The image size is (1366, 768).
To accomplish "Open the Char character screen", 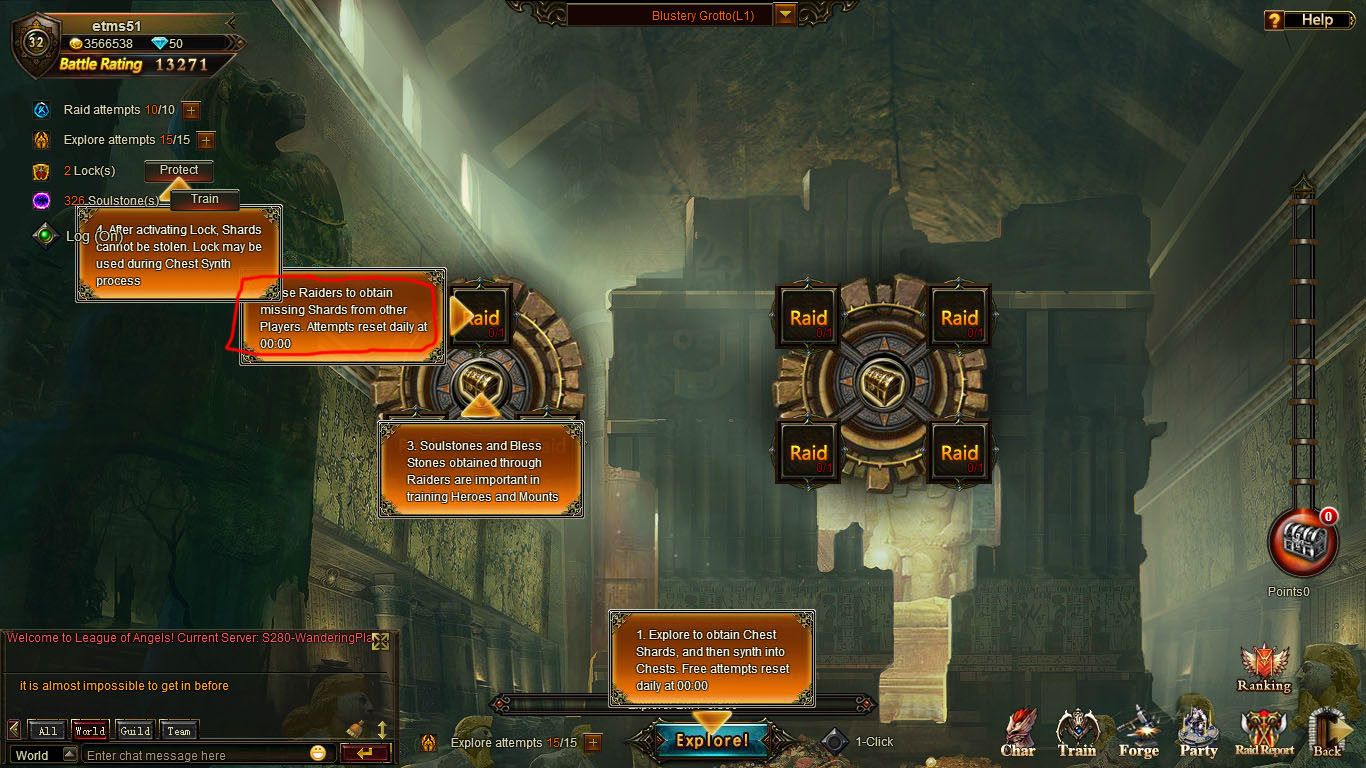I will (1018, 735).
